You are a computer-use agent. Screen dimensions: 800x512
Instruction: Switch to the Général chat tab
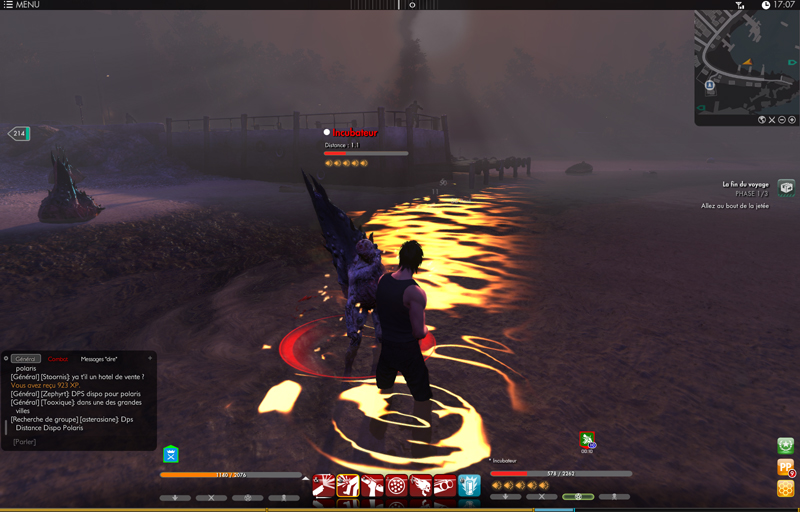(26, 359)
